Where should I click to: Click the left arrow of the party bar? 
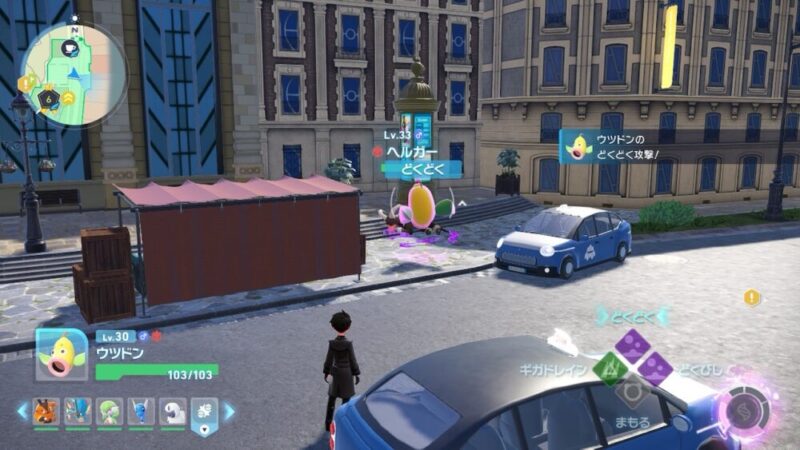point(21,411)
